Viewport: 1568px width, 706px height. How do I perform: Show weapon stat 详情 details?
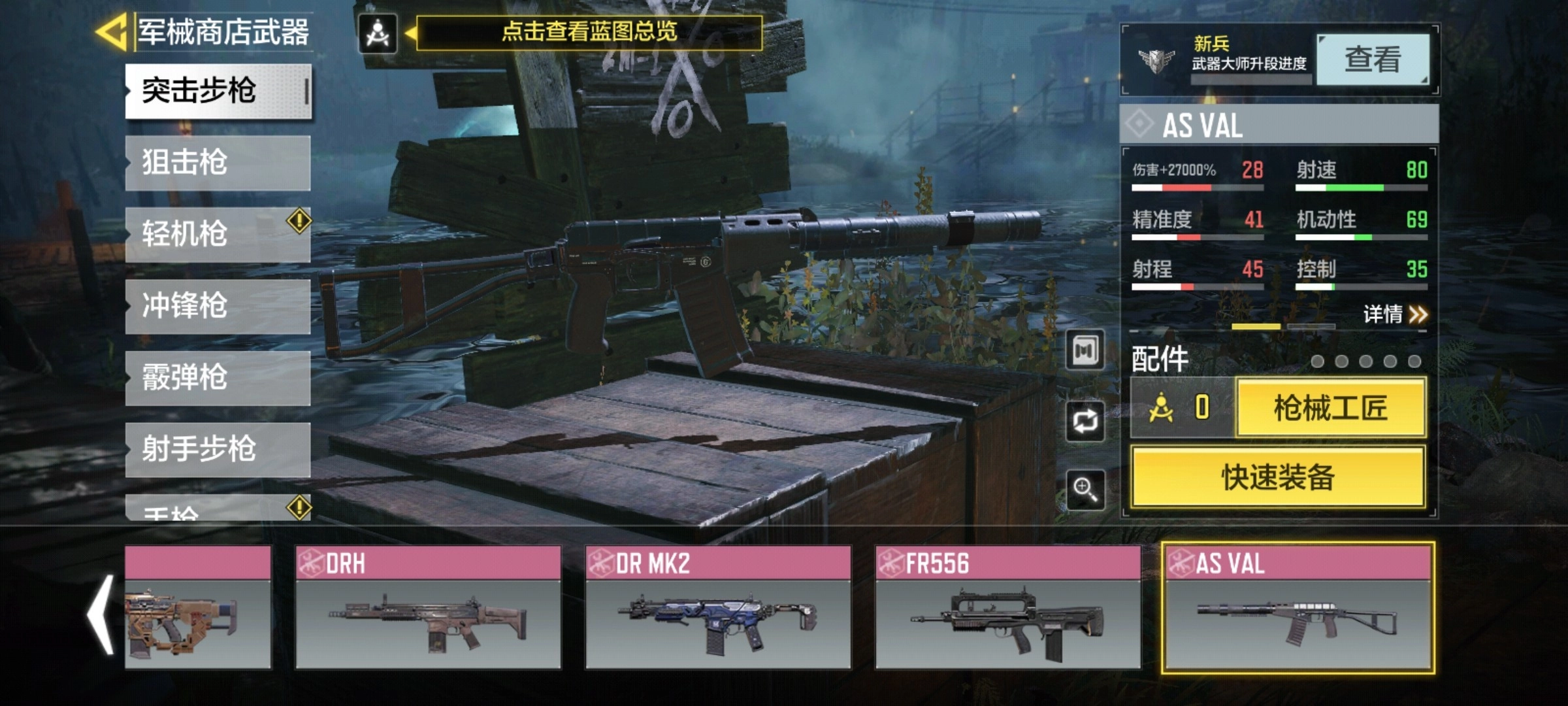pyautogui.click(x=1394, y=314)
